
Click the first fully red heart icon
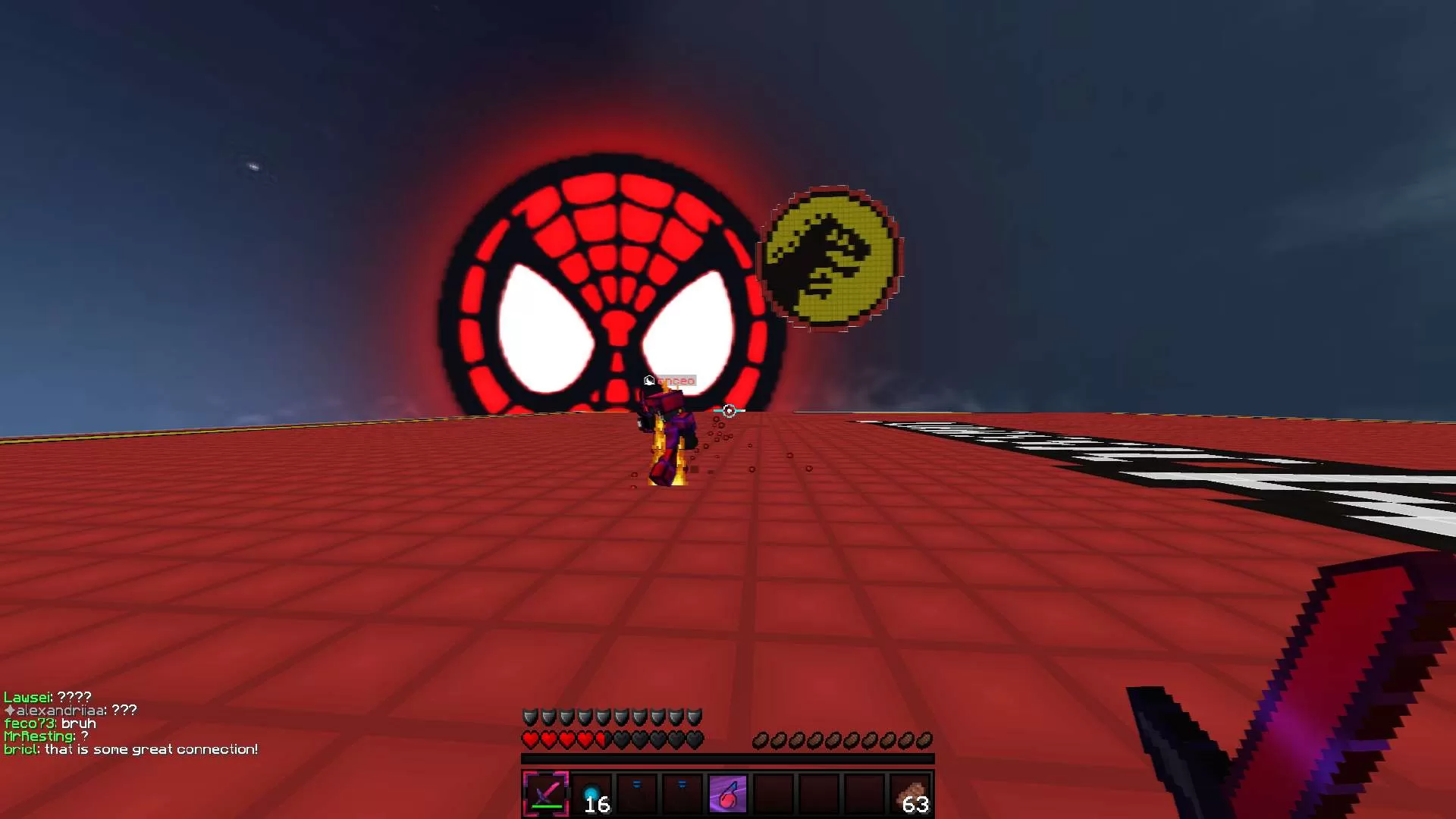click(529, 739)
